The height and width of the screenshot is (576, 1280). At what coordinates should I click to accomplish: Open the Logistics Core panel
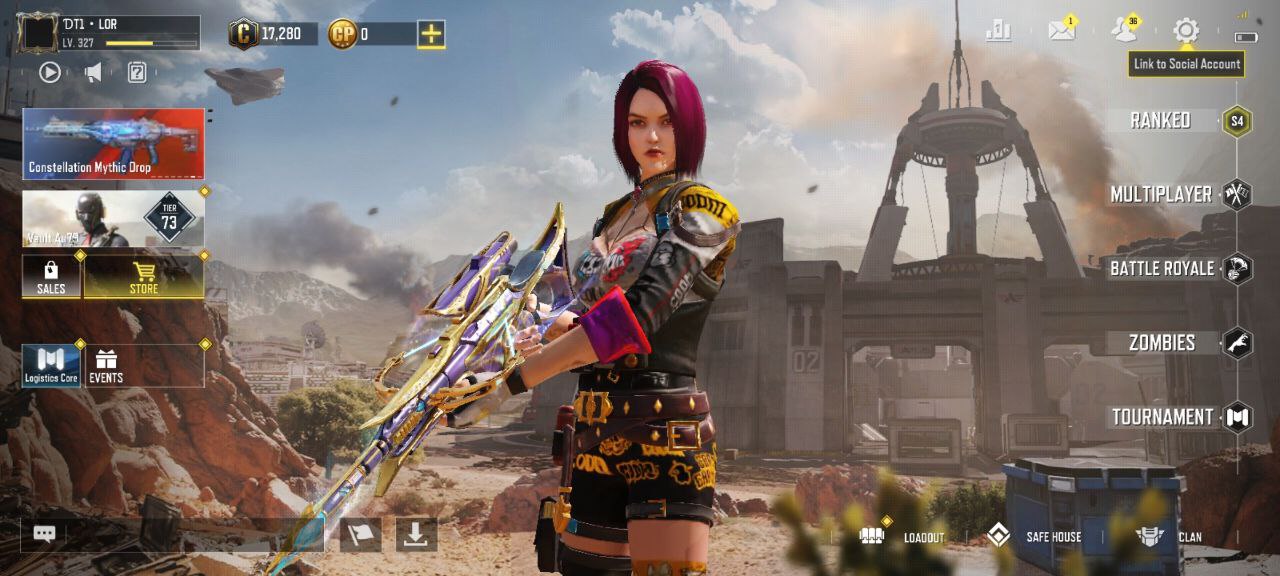pos(51,366)
